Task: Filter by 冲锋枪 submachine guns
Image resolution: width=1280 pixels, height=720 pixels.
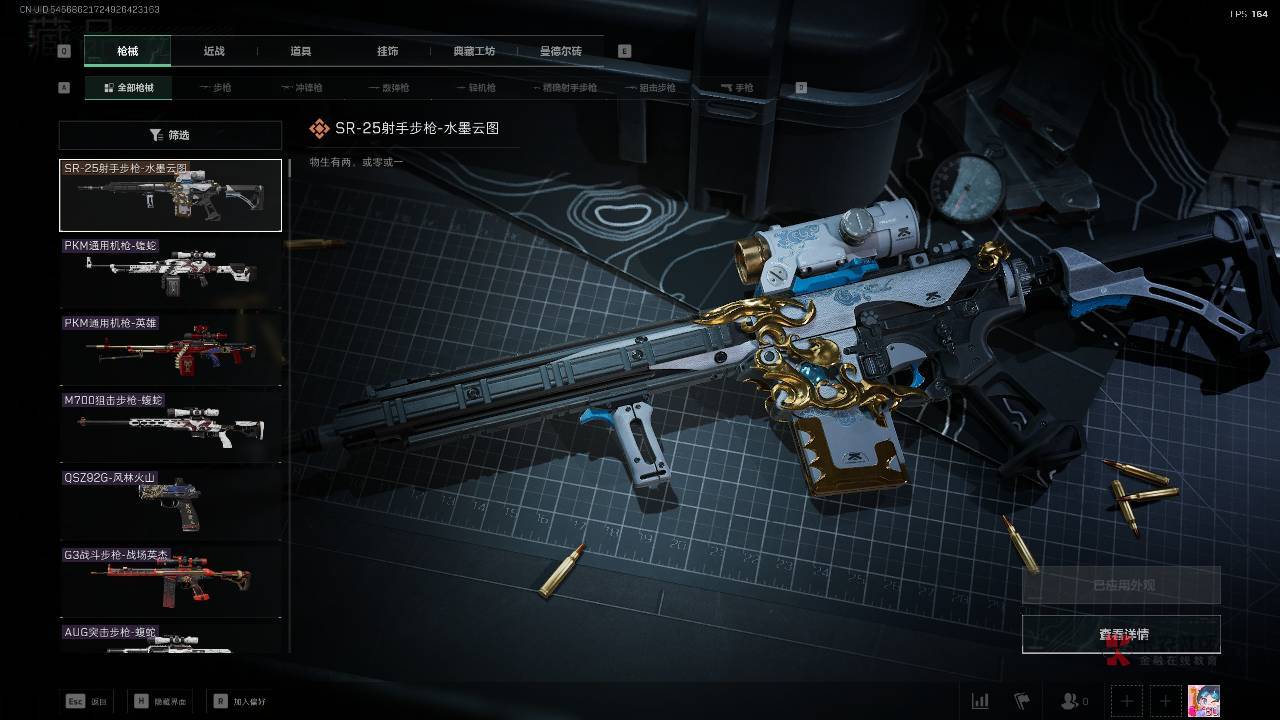Action: click(300, 88)
